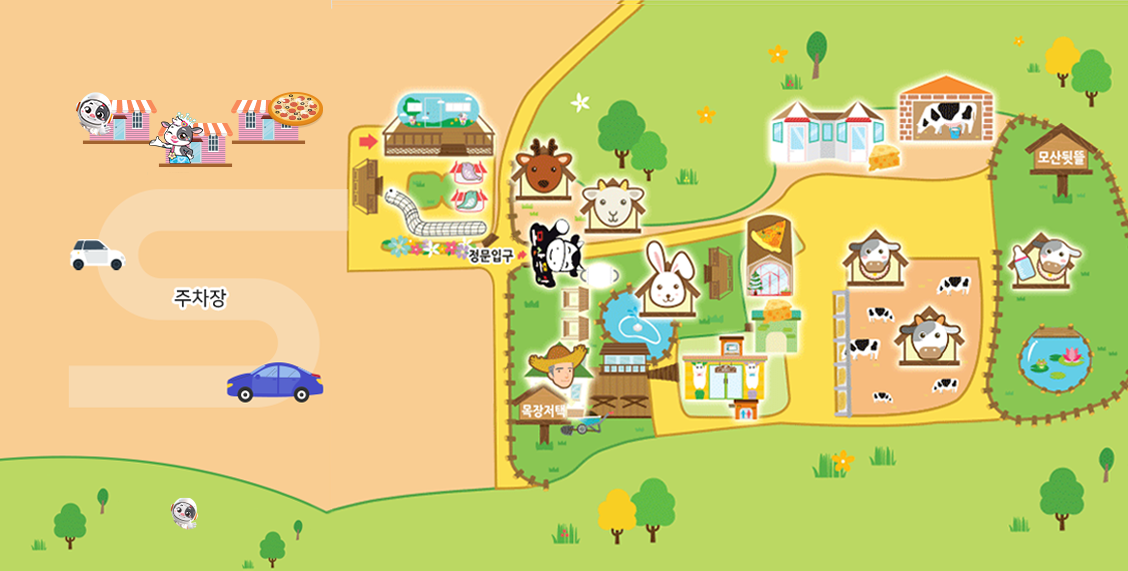The image size is (1128, 571).
Task: Select the teal-roofed building near the red arrow
Action: coord(439,124)
